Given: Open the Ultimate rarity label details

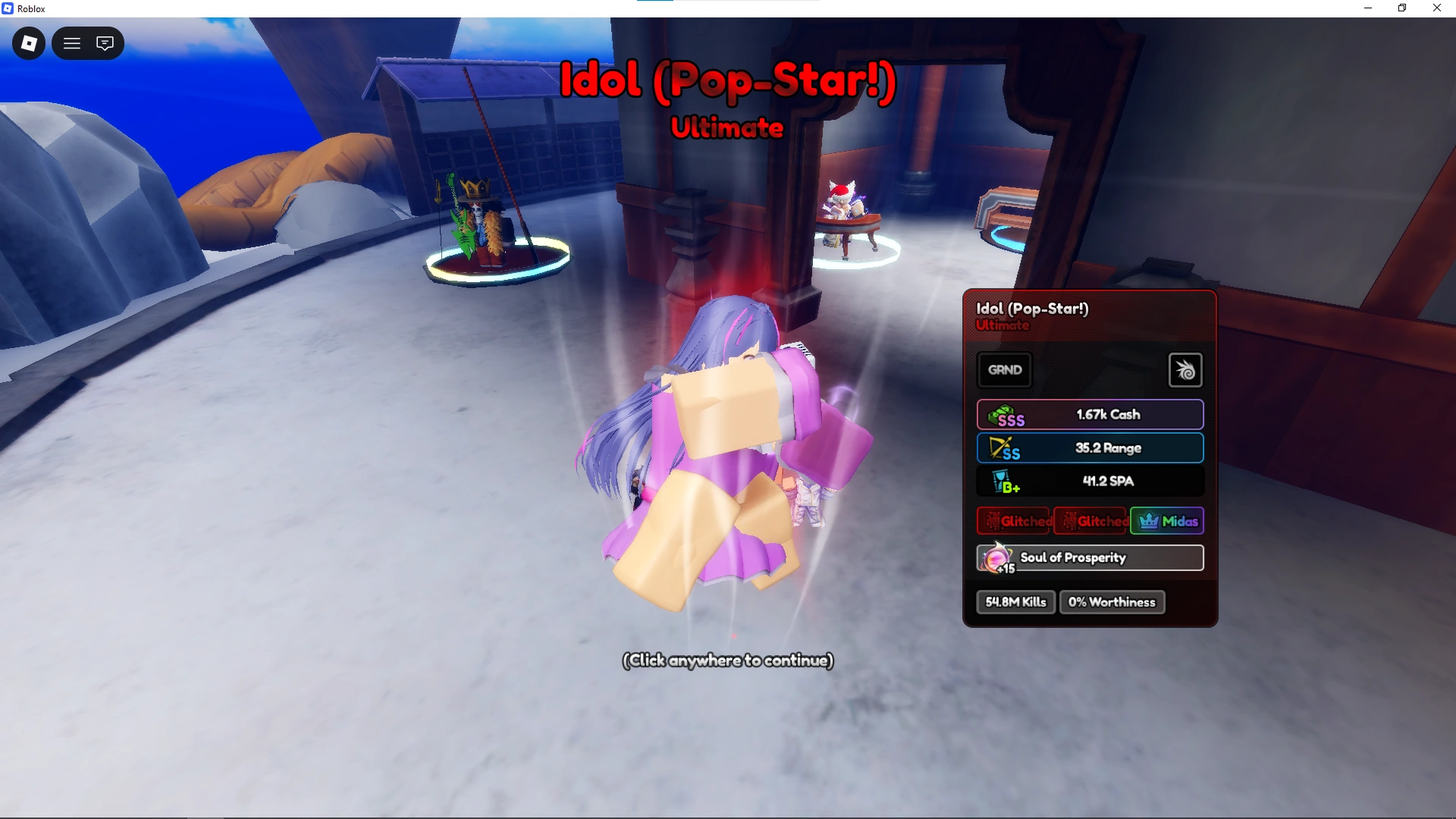Looking at the screenshot, I should 1003,325.
